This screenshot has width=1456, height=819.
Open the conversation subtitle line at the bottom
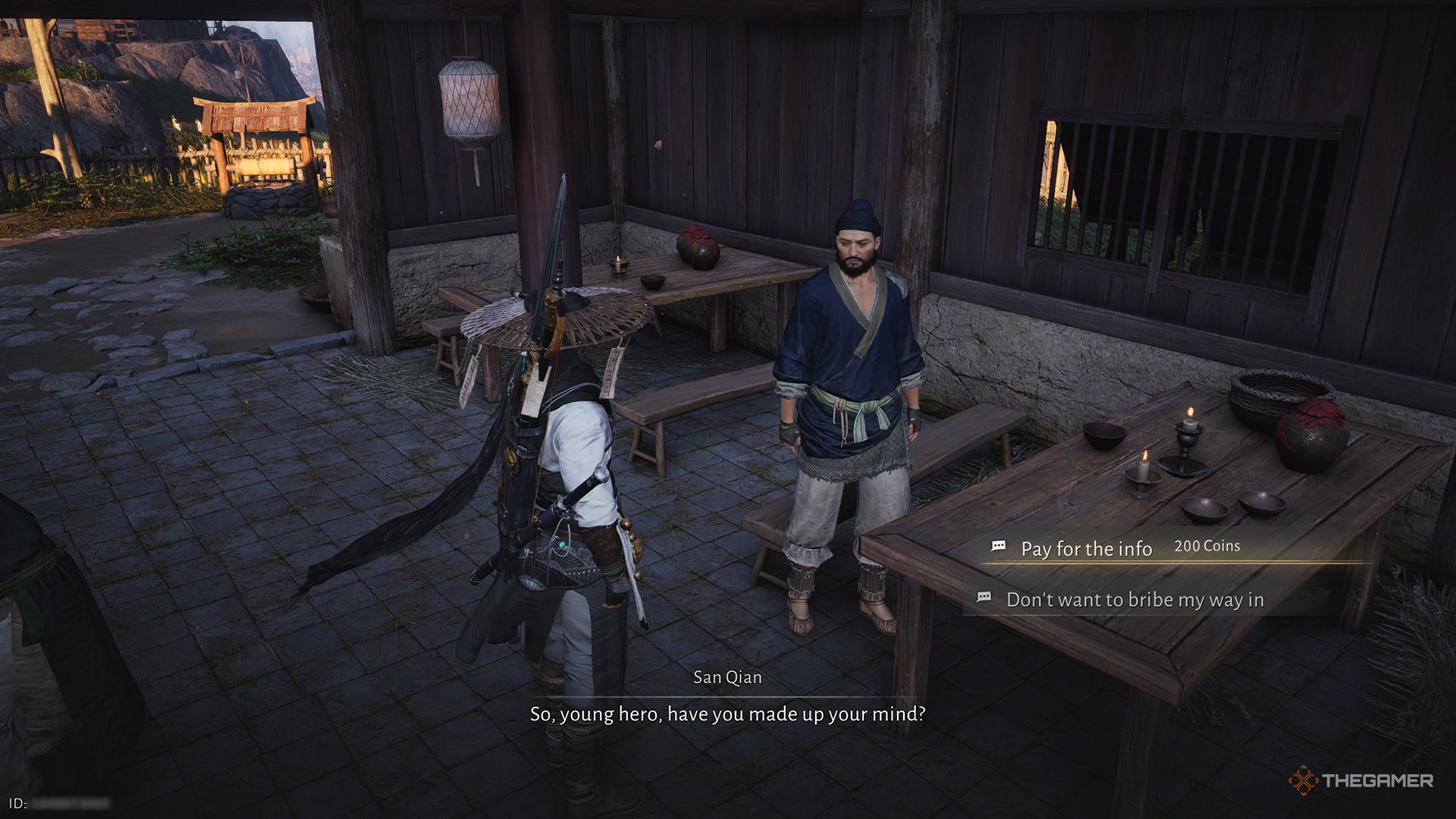coord(728,711)
